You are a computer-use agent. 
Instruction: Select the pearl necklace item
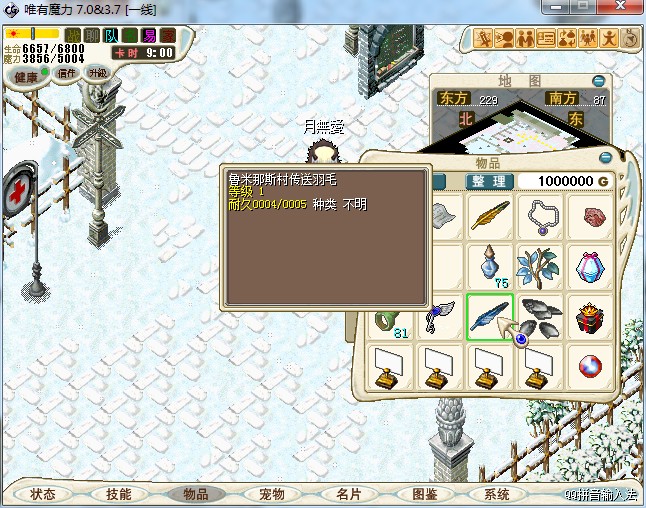coord(541,215)
